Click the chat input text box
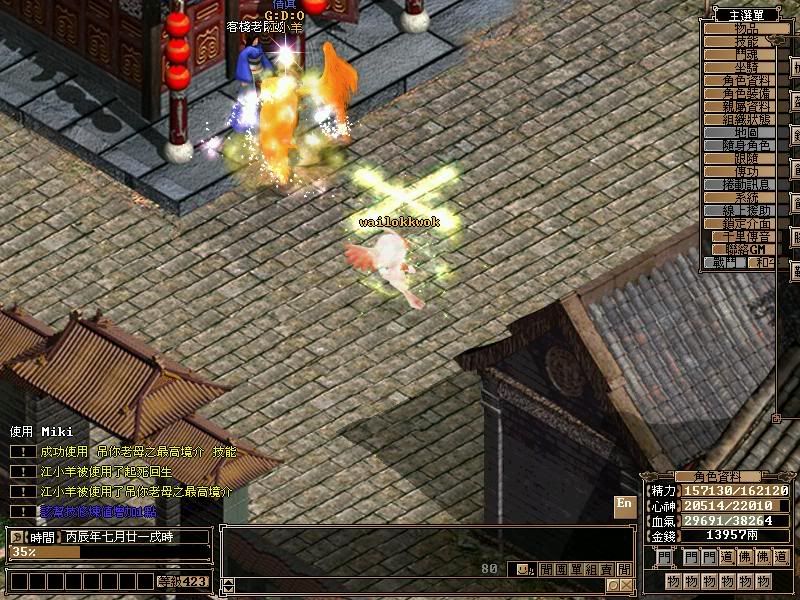Viewport: 800px width, 600px height. click(x=420, y=585)
